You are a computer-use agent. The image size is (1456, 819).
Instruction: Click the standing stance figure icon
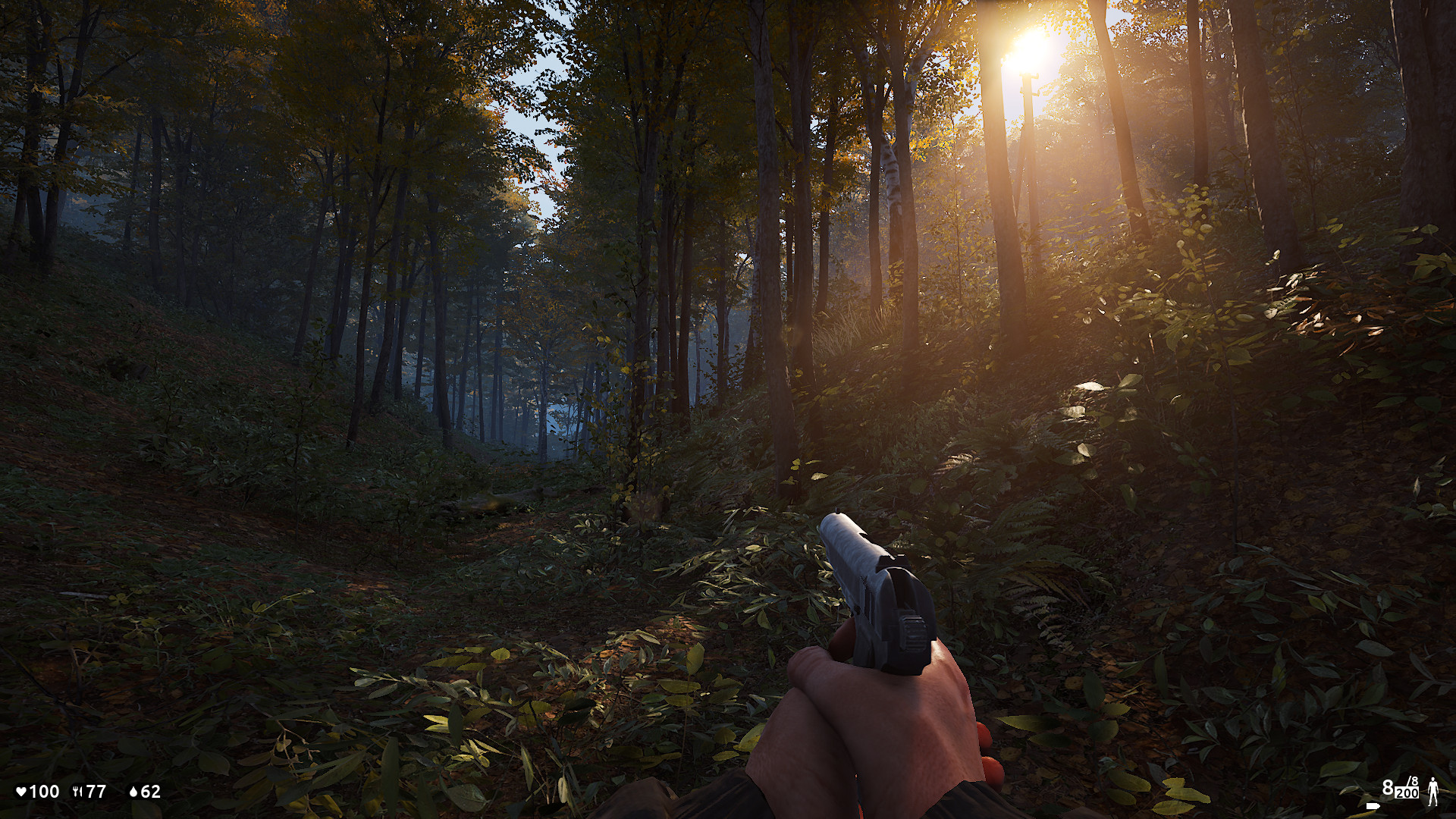click(1433, 792)
